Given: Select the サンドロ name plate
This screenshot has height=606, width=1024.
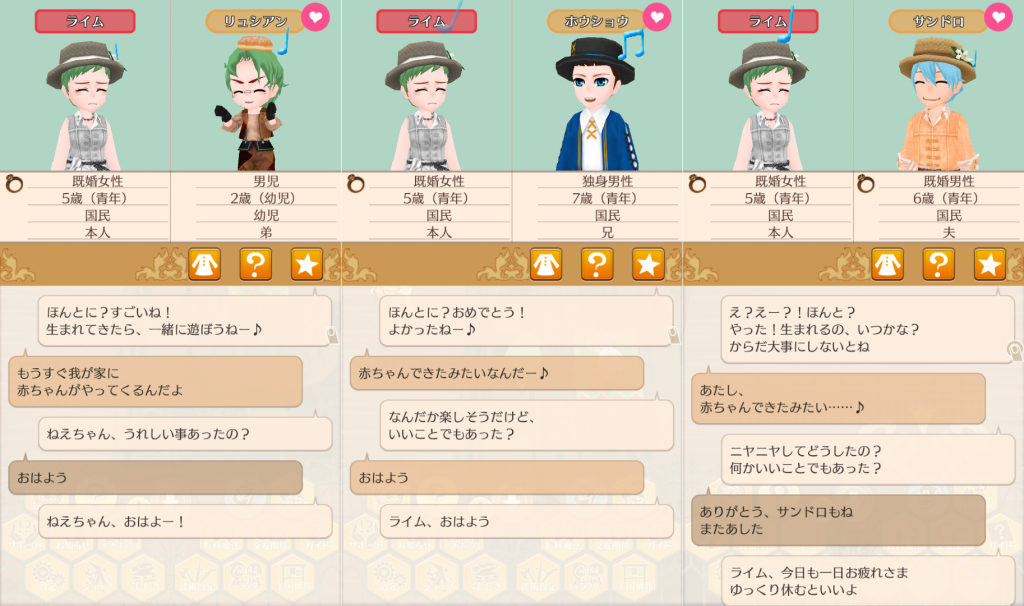Looking at the screenshot, I should pos(930,21).
